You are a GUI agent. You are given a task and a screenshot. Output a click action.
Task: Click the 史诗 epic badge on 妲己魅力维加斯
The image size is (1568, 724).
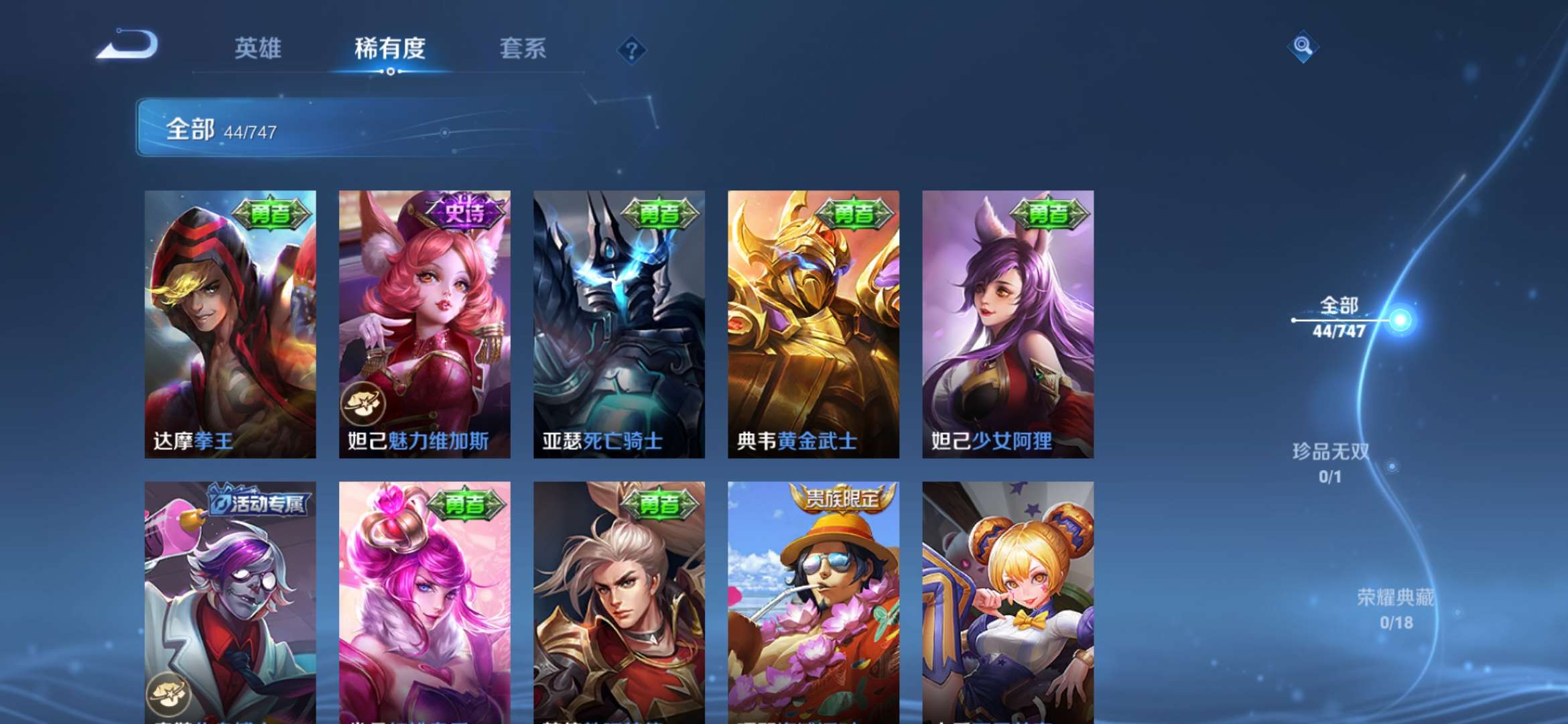(464, 210)
